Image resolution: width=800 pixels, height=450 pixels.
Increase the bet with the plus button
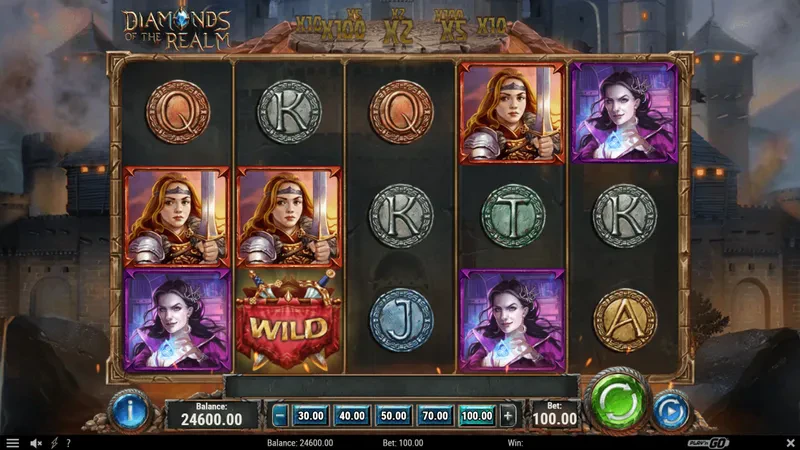coord(508,415)
